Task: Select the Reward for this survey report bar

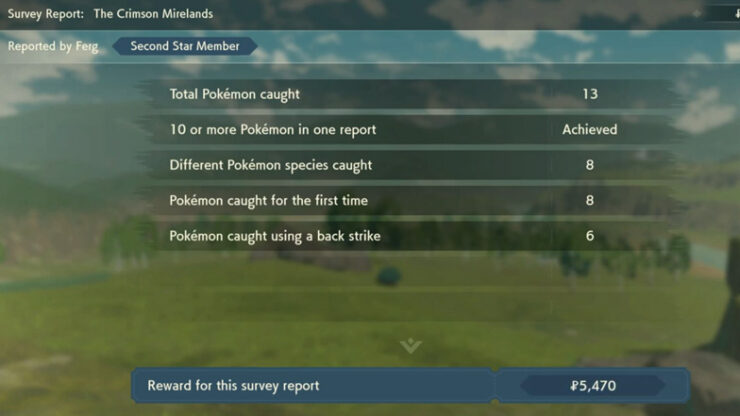Action: coord(410,385)
